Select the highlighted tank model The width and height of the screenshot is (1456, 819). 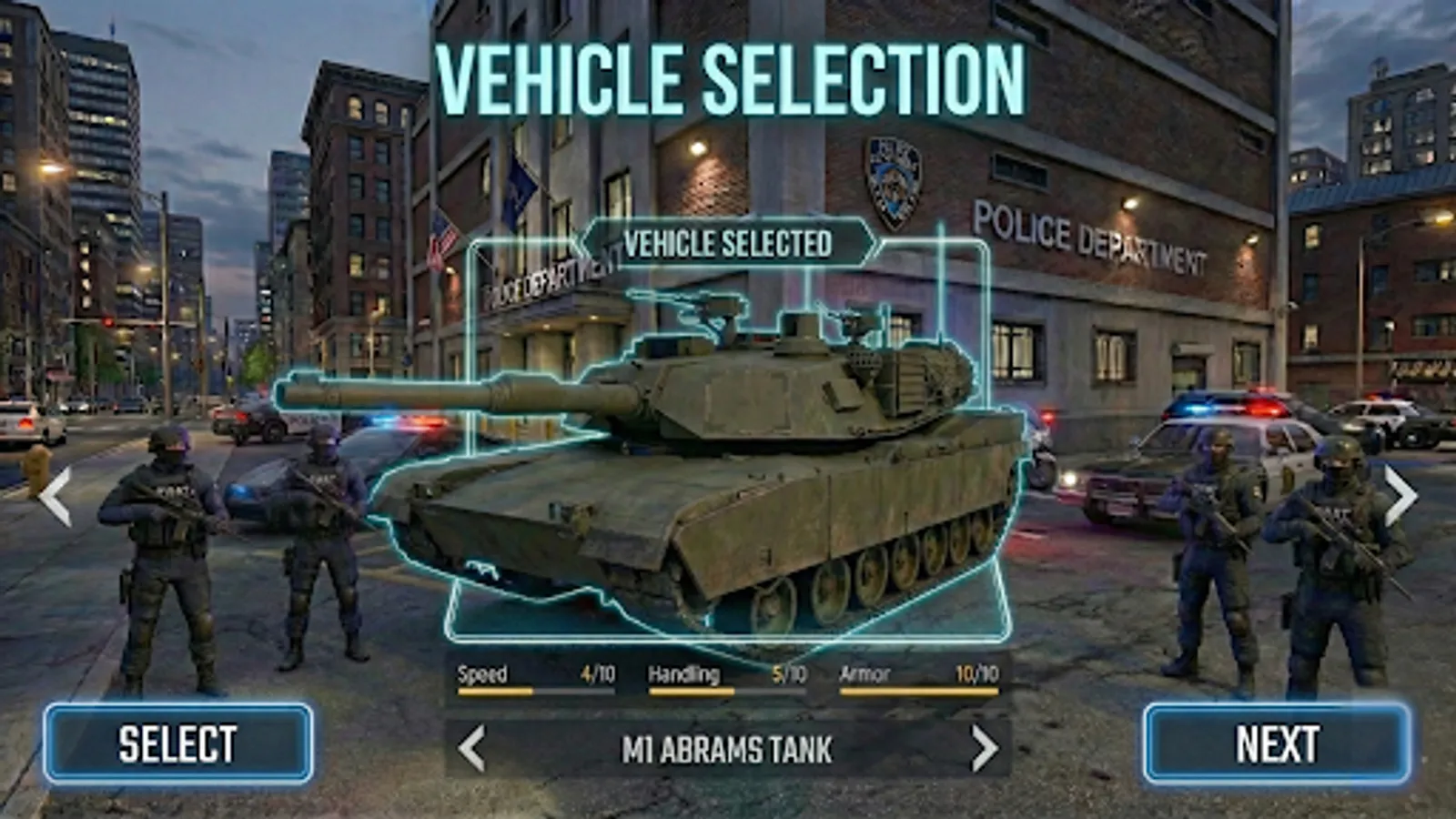pos(728,473)
